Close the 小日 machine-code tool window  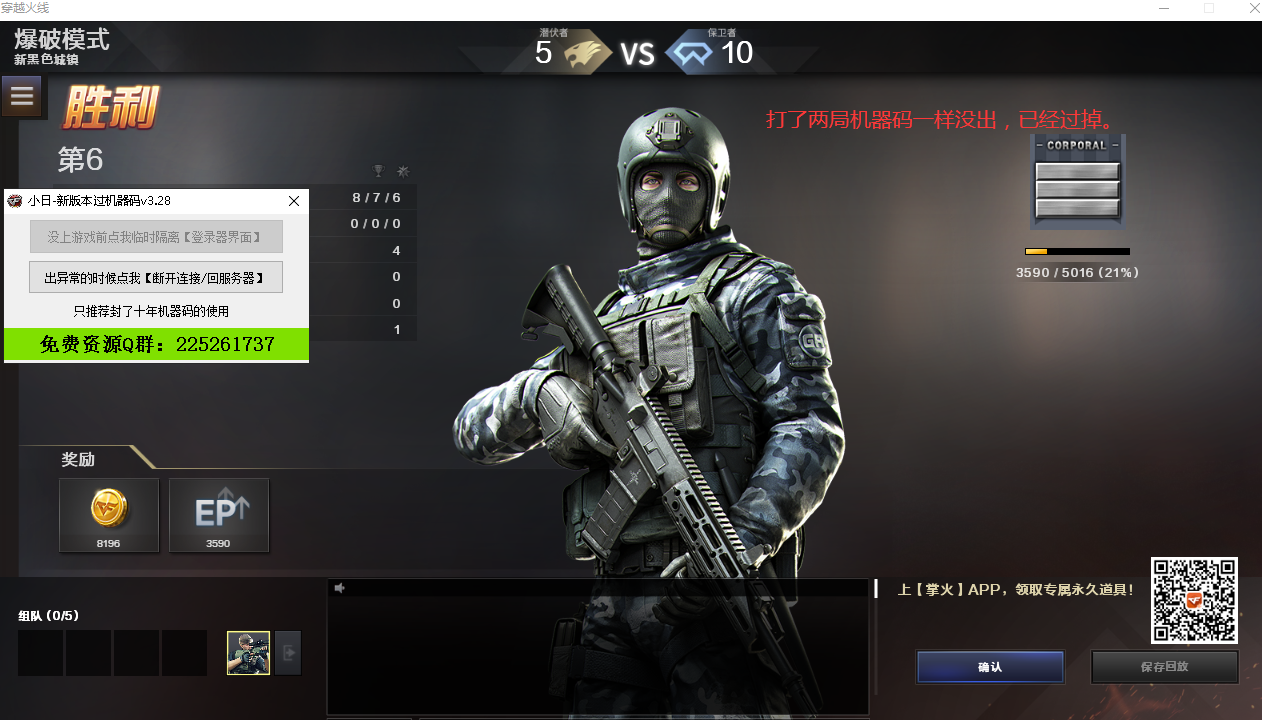tap(294, 201)
